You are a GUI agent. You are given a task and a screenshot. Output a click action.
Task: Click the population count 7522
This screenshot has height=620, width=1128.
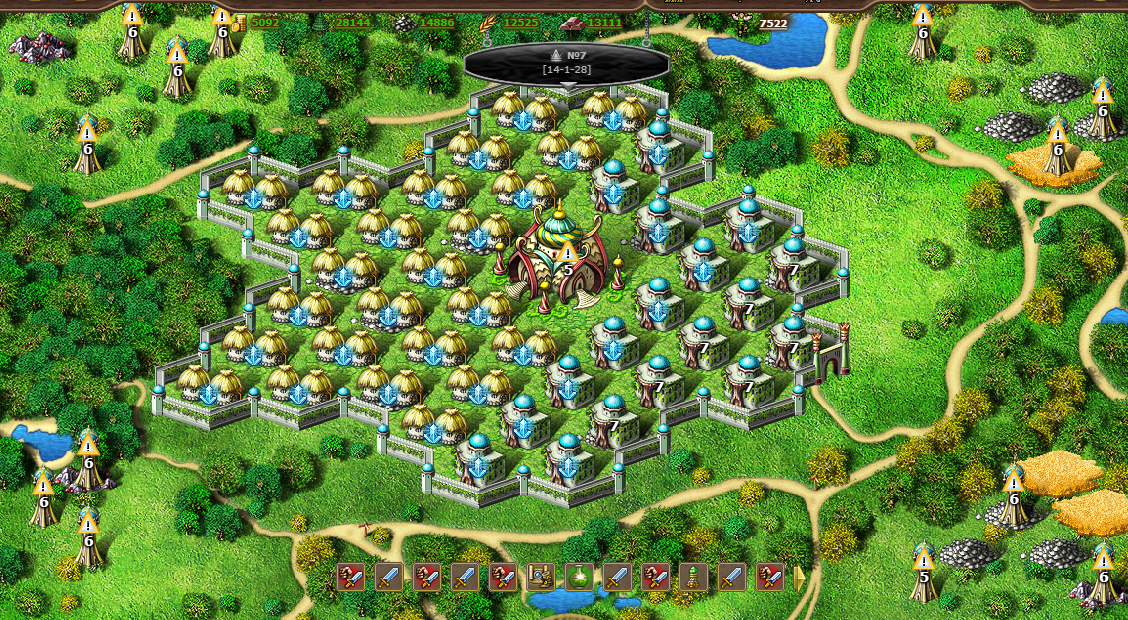click(773, 23)
